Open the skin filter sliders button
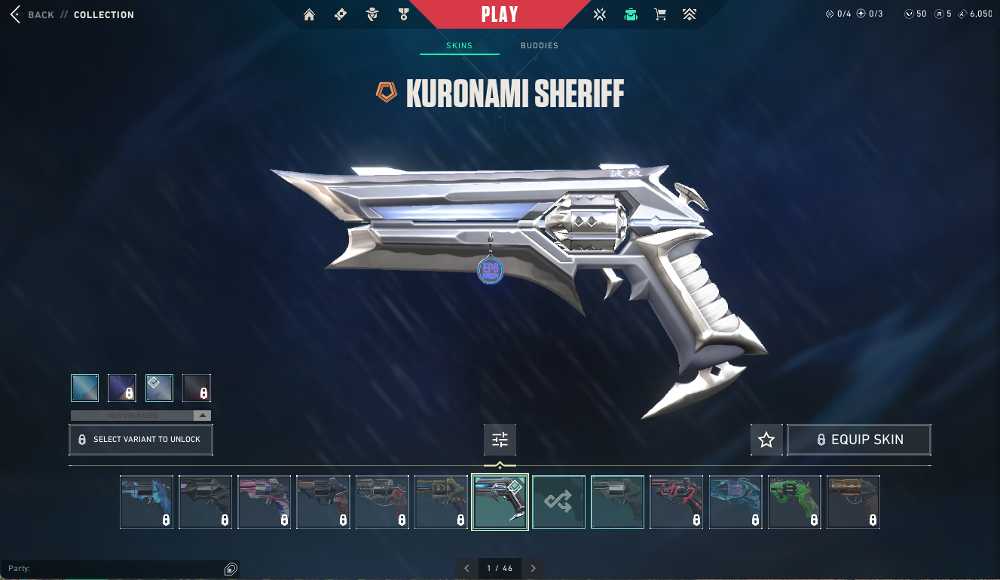The image size is (1000, 580). click(500, 440)
